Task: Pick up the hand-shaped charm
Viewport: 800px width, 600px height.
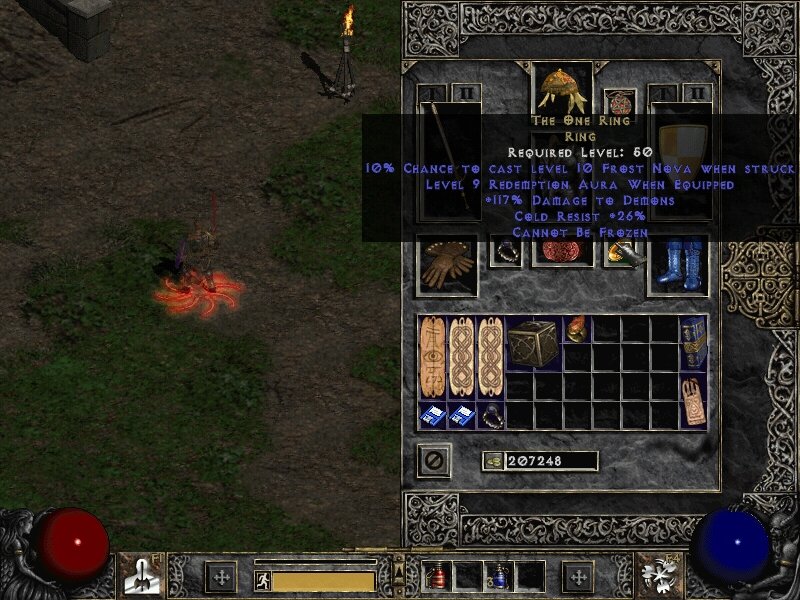Action: click(694, 402)
